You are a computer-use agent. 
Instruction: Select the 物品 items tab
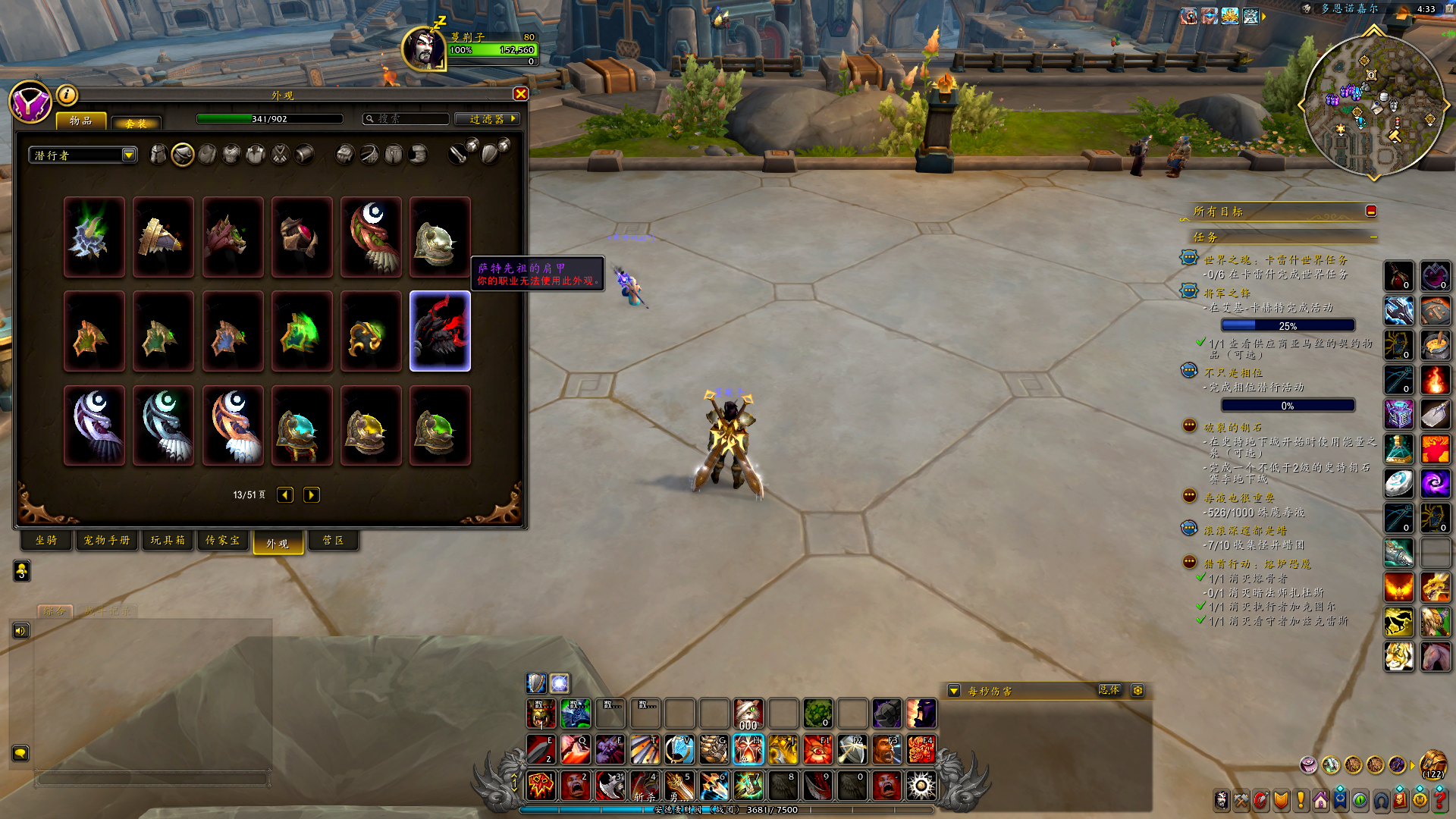point(81,121)
